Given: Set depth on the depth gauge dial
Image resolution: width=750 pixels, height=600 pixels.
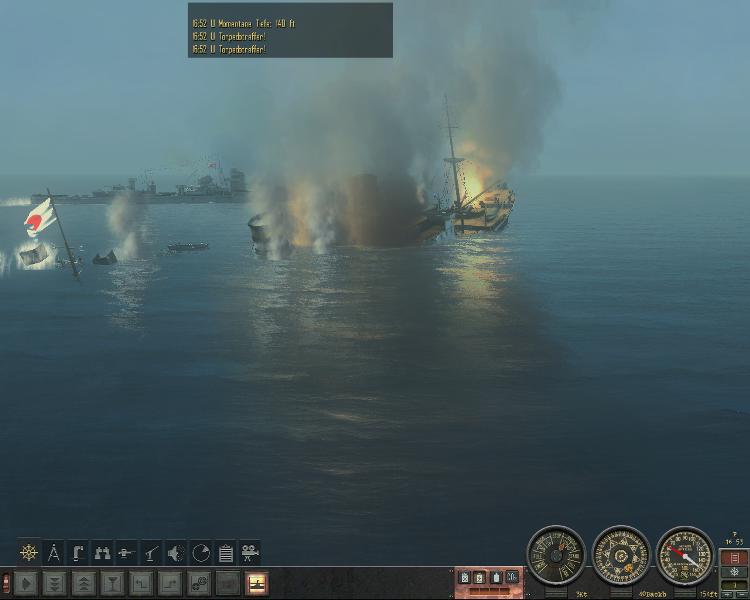Looking at the screenshot, I should (685, 556).
